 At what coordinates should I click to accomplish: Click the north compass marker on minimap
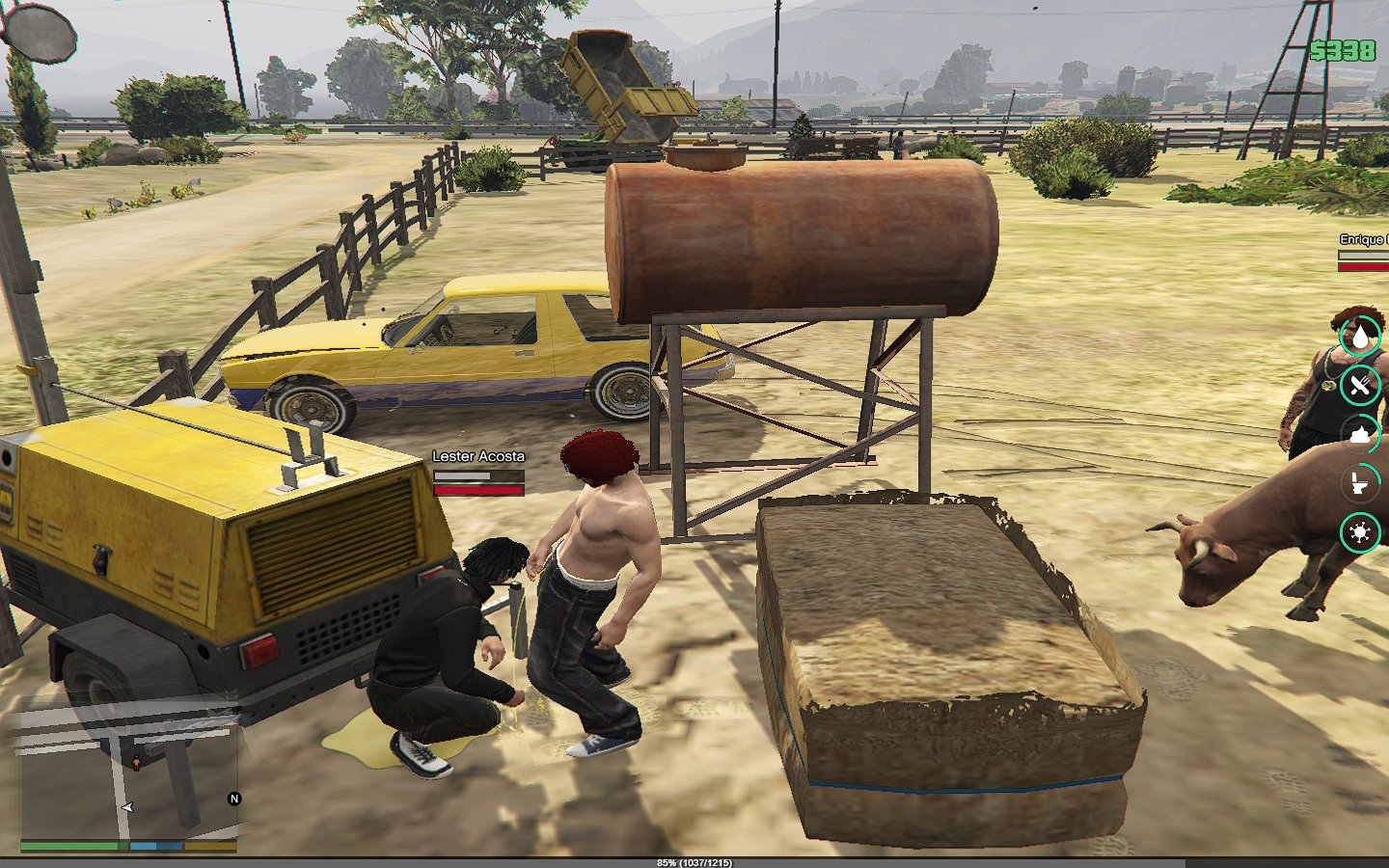tap(233, 799)
